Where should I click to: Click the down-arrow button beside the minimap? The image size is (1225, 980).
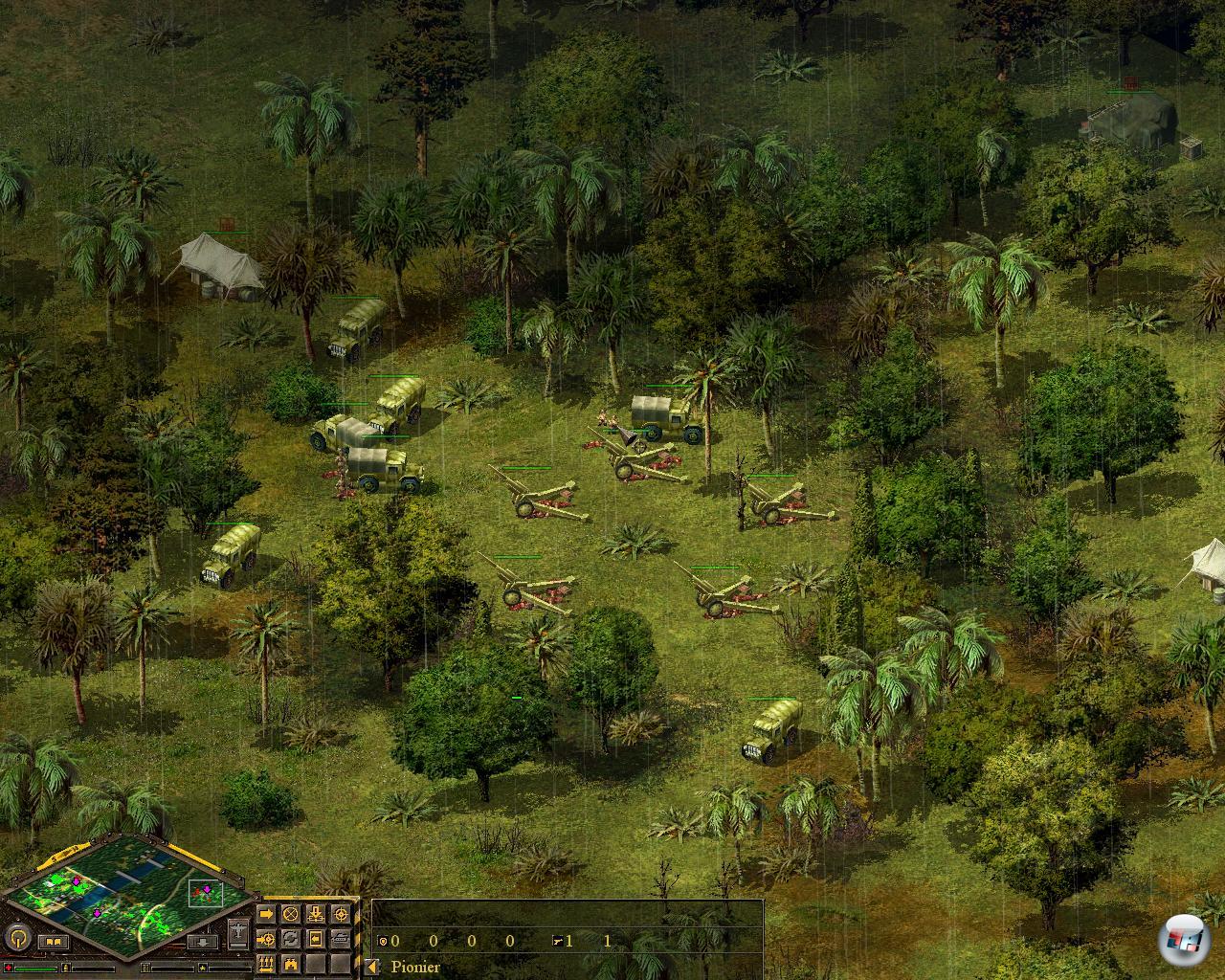point(204,943)
